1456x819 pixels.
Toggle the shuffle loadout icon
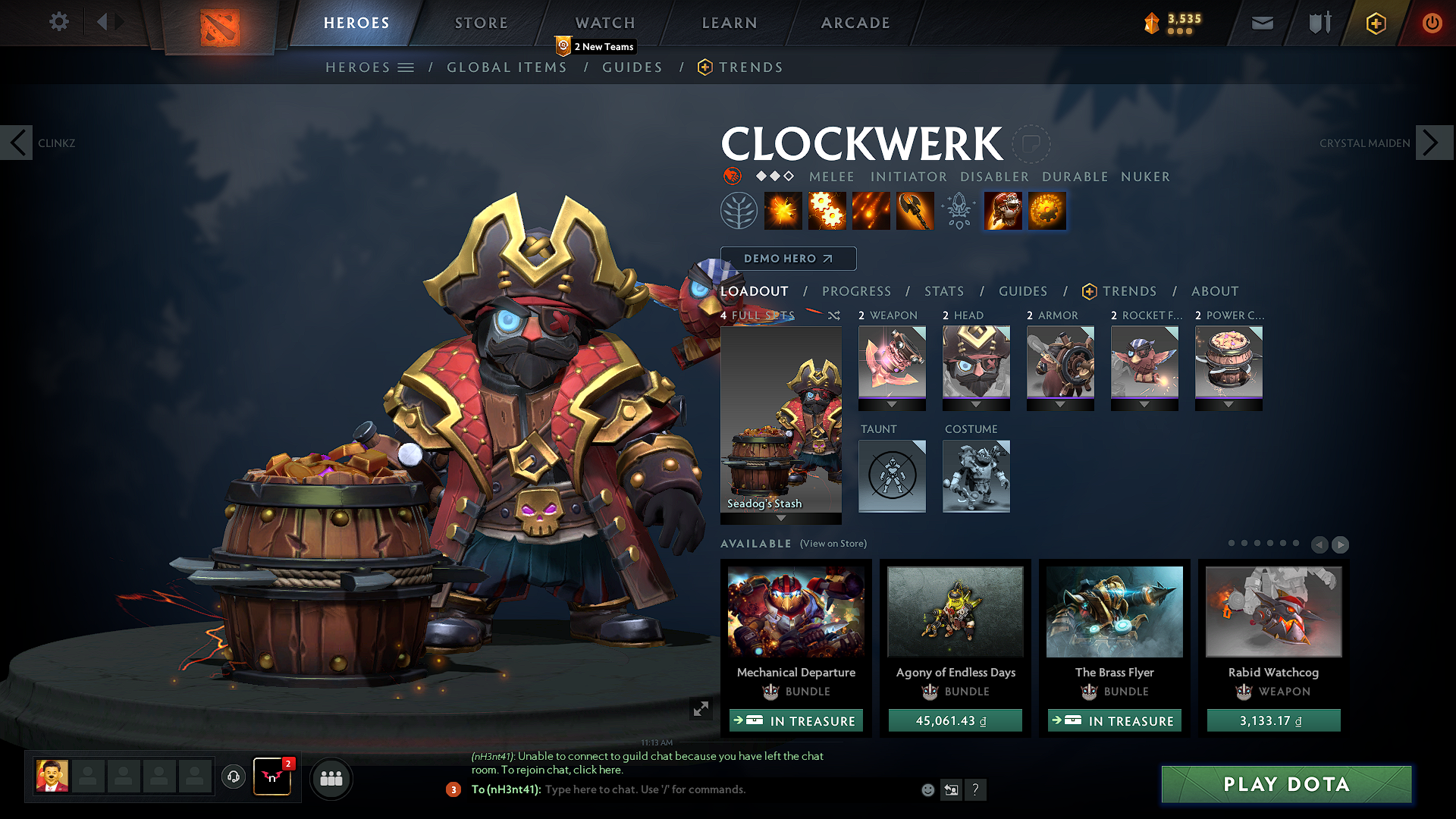(x=833, y=315)
